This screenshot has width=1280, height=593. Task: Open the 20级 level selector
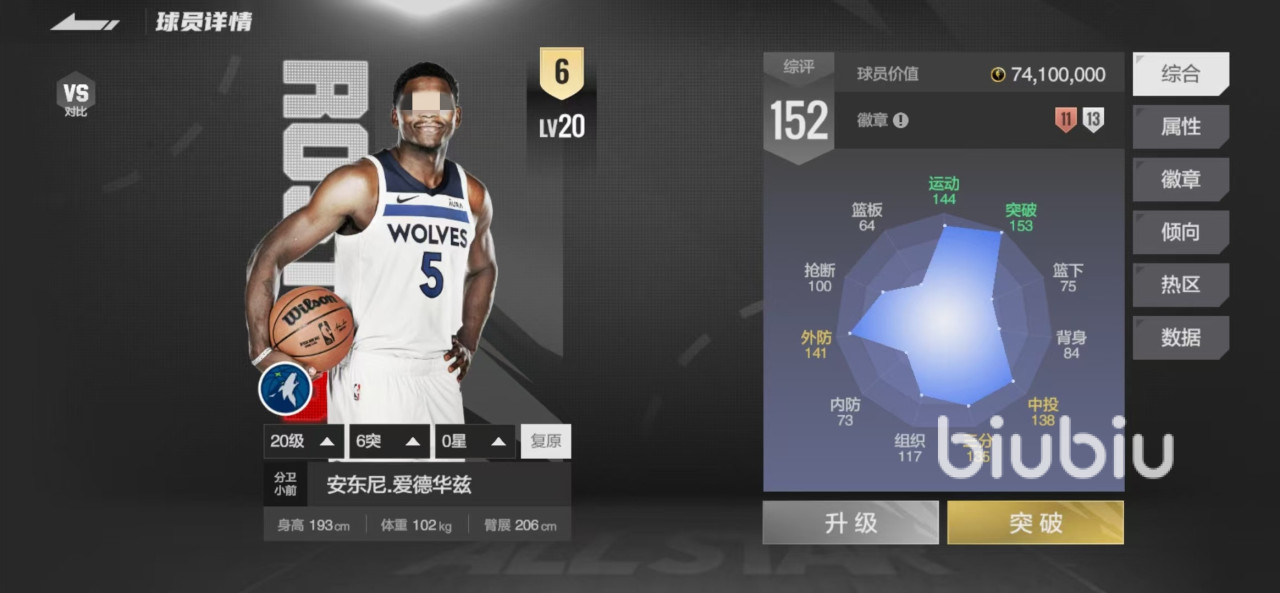click(x=304, y=441)
